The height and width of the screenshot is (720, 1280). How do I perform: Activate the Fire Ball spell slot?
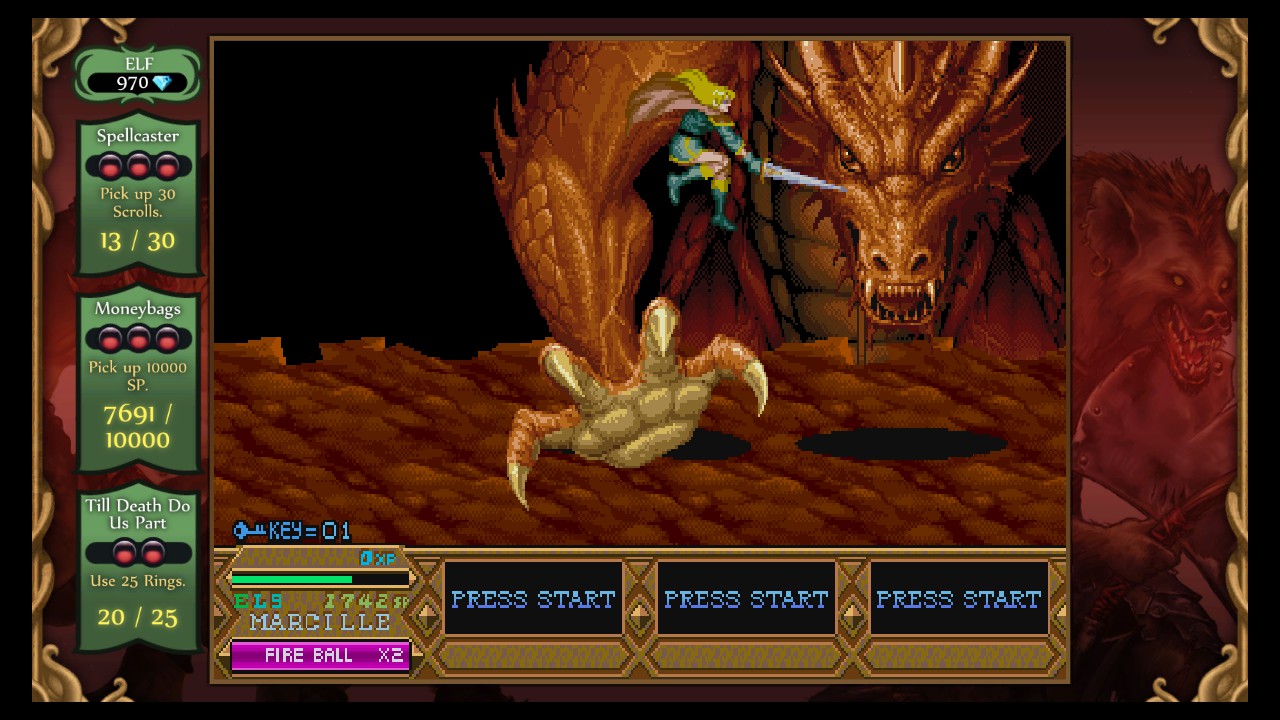(320, 656)
